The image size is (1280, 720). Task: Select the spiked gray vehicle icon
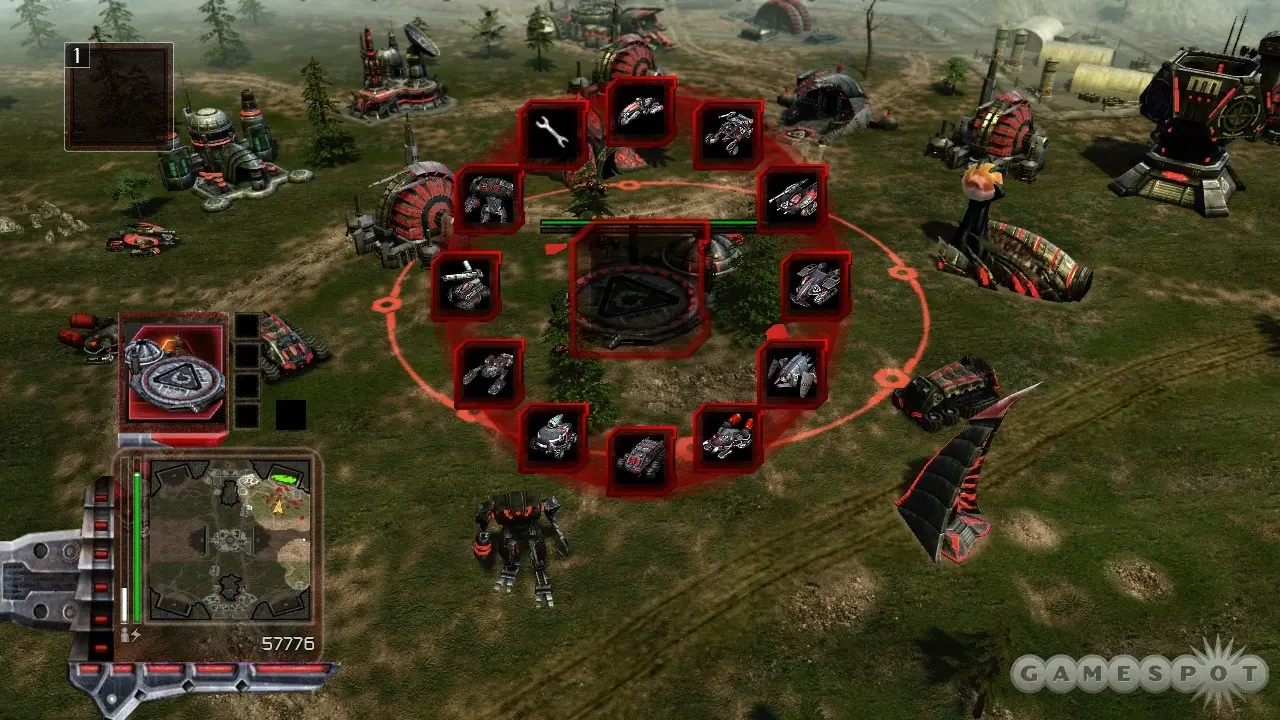click(792, 373)
